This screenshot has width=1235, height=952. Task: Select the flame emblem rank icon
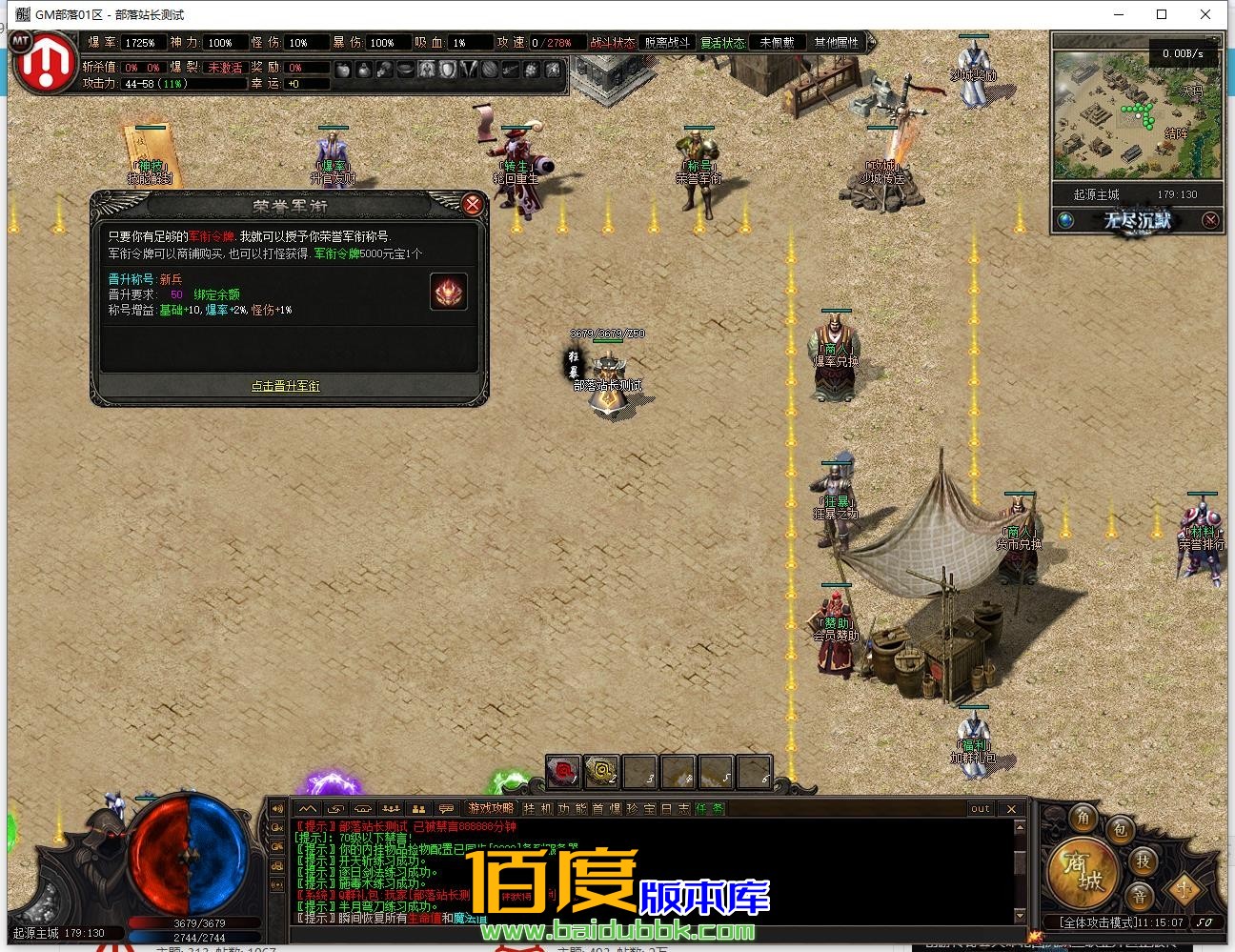click(449, 293)
